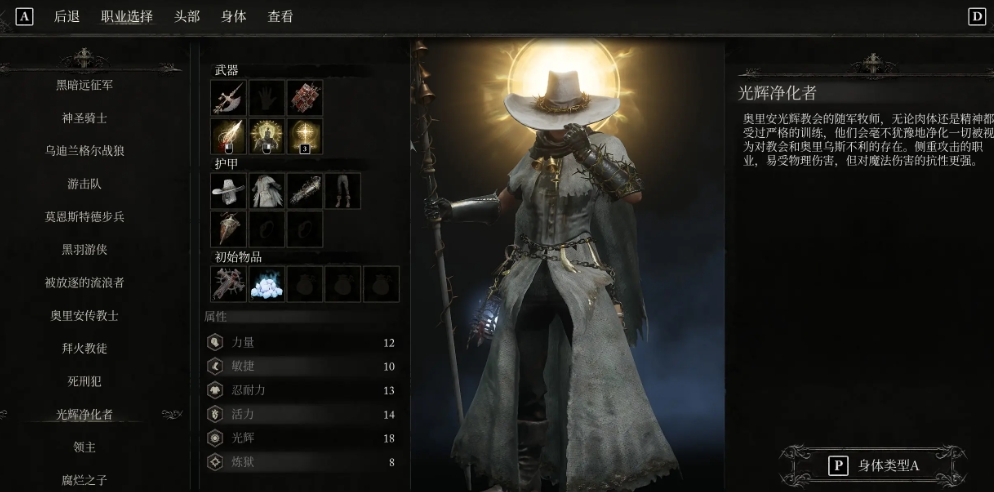Select the 领主 class entry
The height and width of the screenshot is (492, 994).
[85, 447]
